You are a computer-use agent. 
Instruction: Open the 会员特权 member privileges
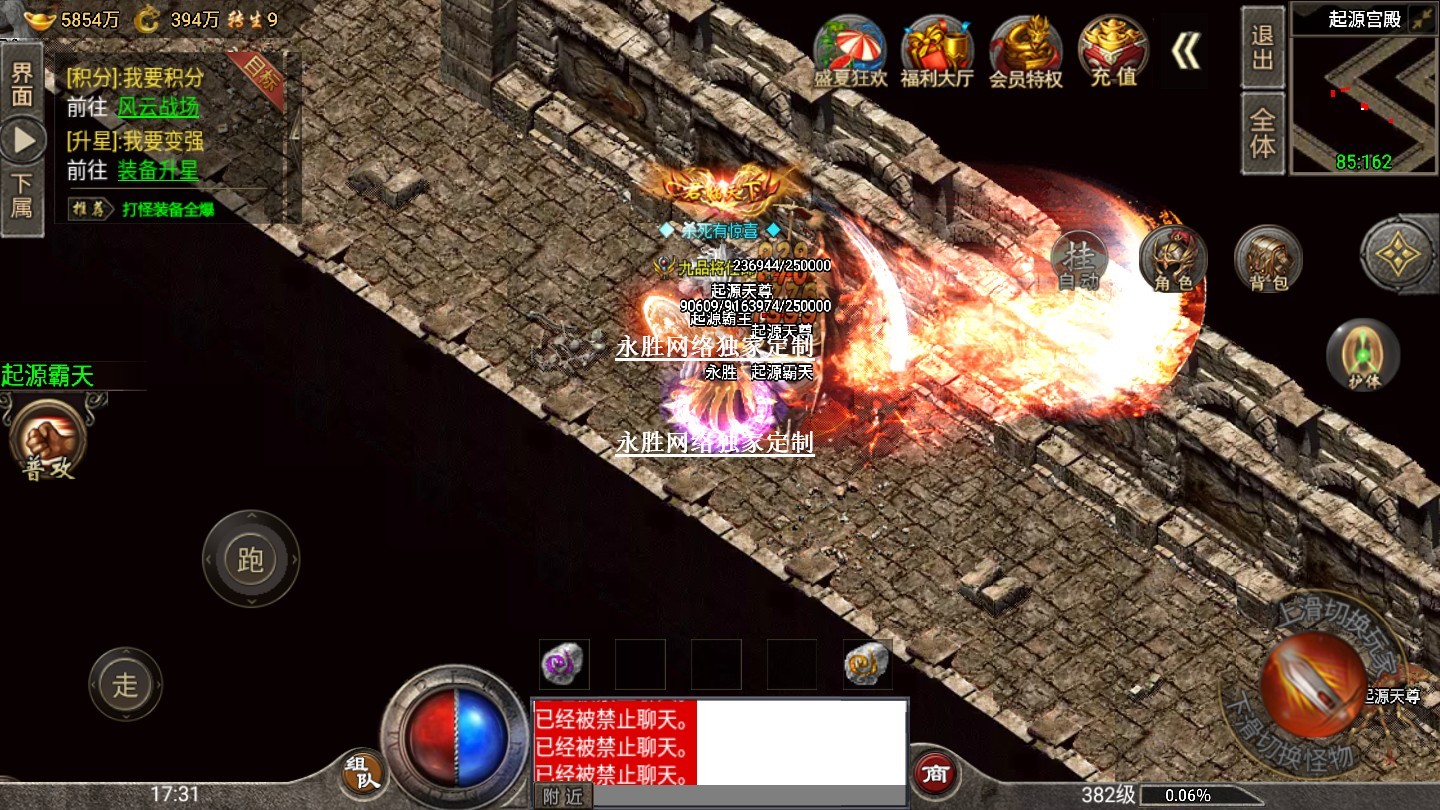coord(1025,52)
